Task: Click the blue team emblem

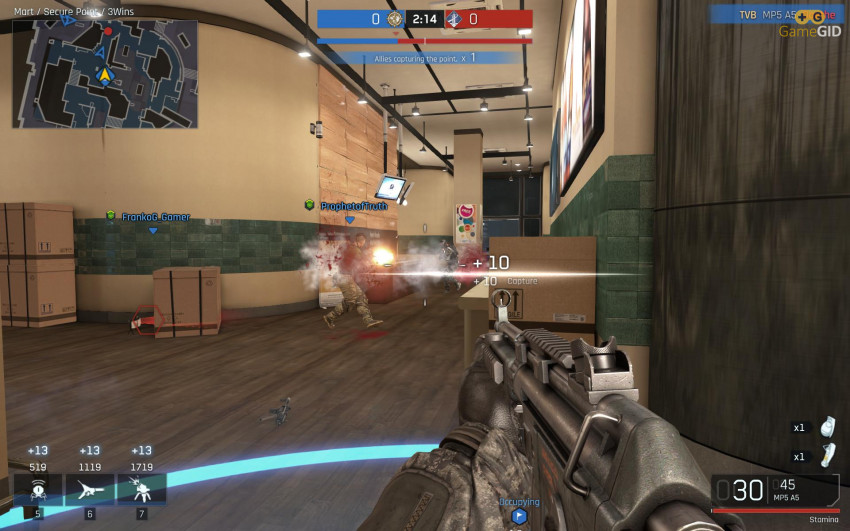Action: tap(395, 19)
